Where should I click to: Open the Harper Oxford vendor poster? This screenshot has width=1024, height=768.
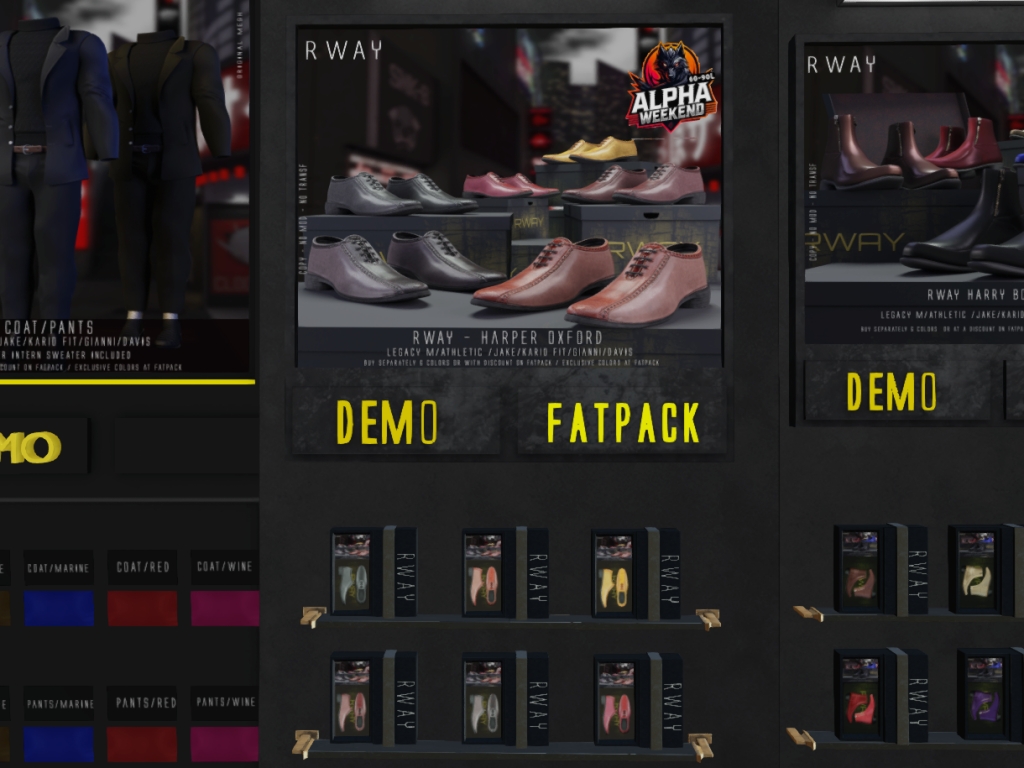coord(509,195)
